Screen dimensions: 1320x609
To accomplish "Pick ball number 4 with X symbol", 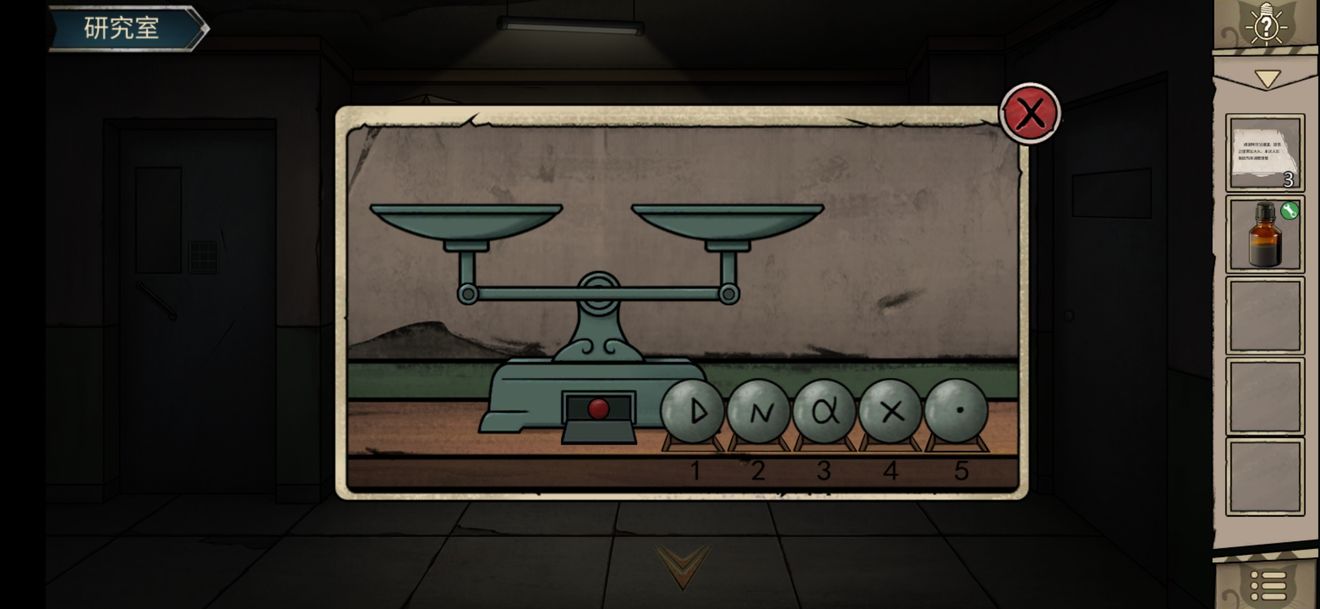I will click(x=890, y=411).
